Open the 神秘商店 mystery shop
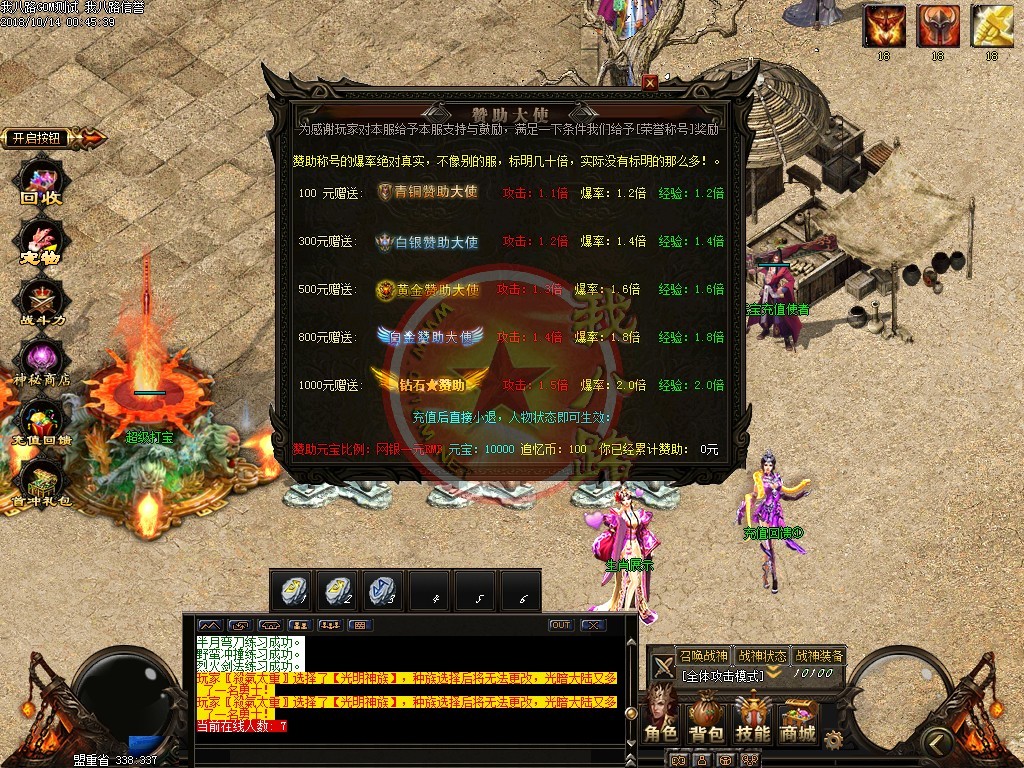The image size is (1024, 768). coord(42,361)
